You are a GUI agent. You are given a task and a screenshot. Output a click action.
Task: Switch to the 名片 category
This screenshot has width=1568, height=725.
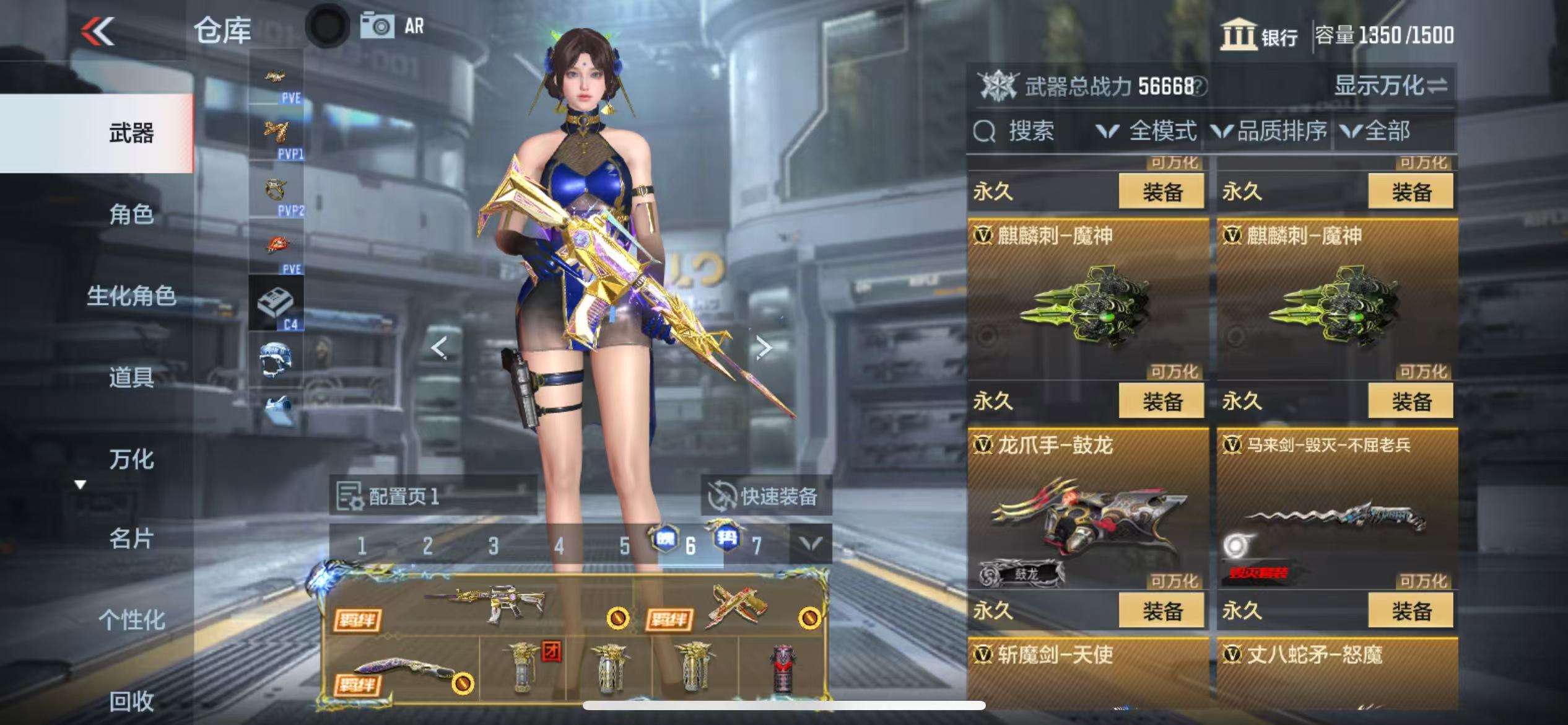pyautogui.click(x=131, y=539)
